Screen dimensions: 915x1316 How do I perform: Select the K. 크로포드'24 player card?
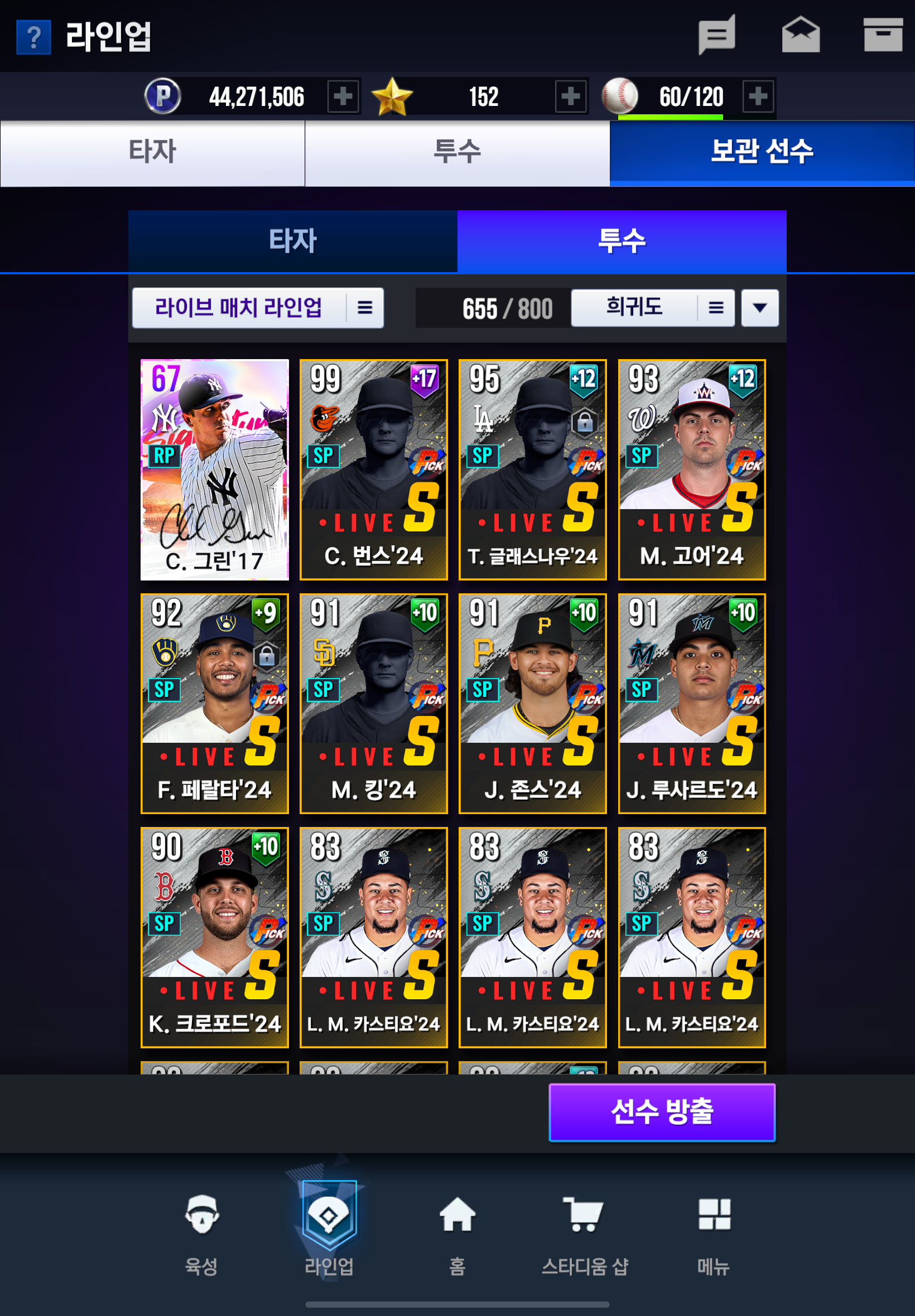[x=214, y=937]
